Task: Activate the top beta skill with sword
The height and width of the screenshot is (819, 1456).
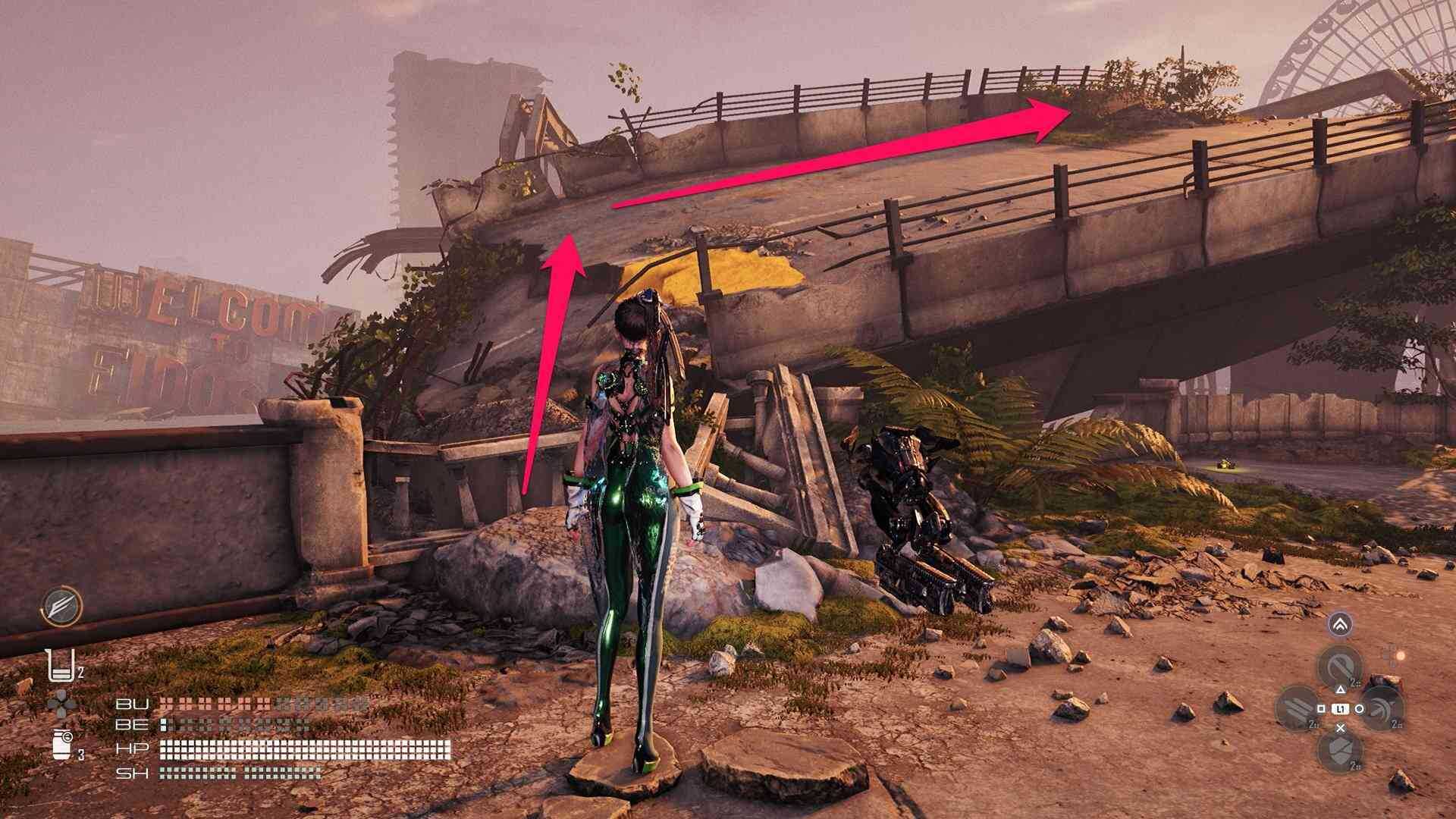Action: pos(1340,667)
